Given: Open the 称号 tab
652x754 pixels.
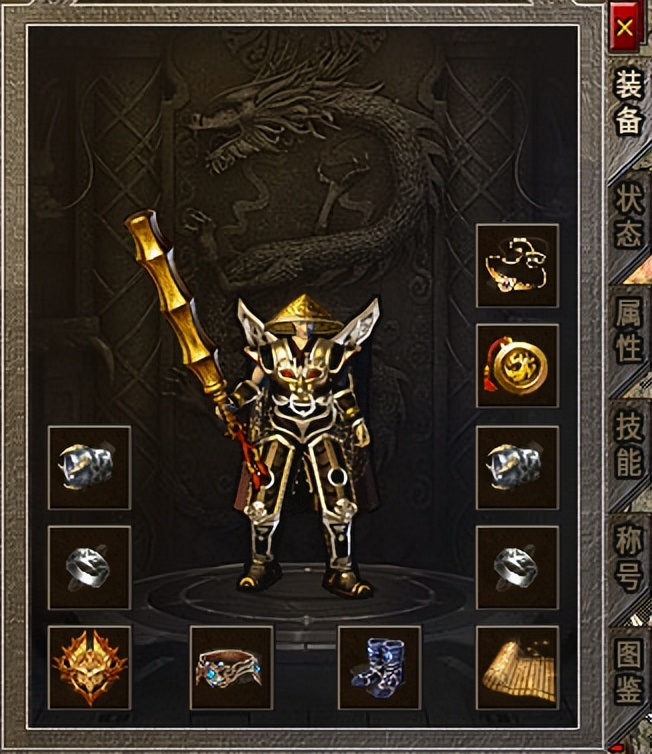Looking at the screenshot, I should point(628,558).
